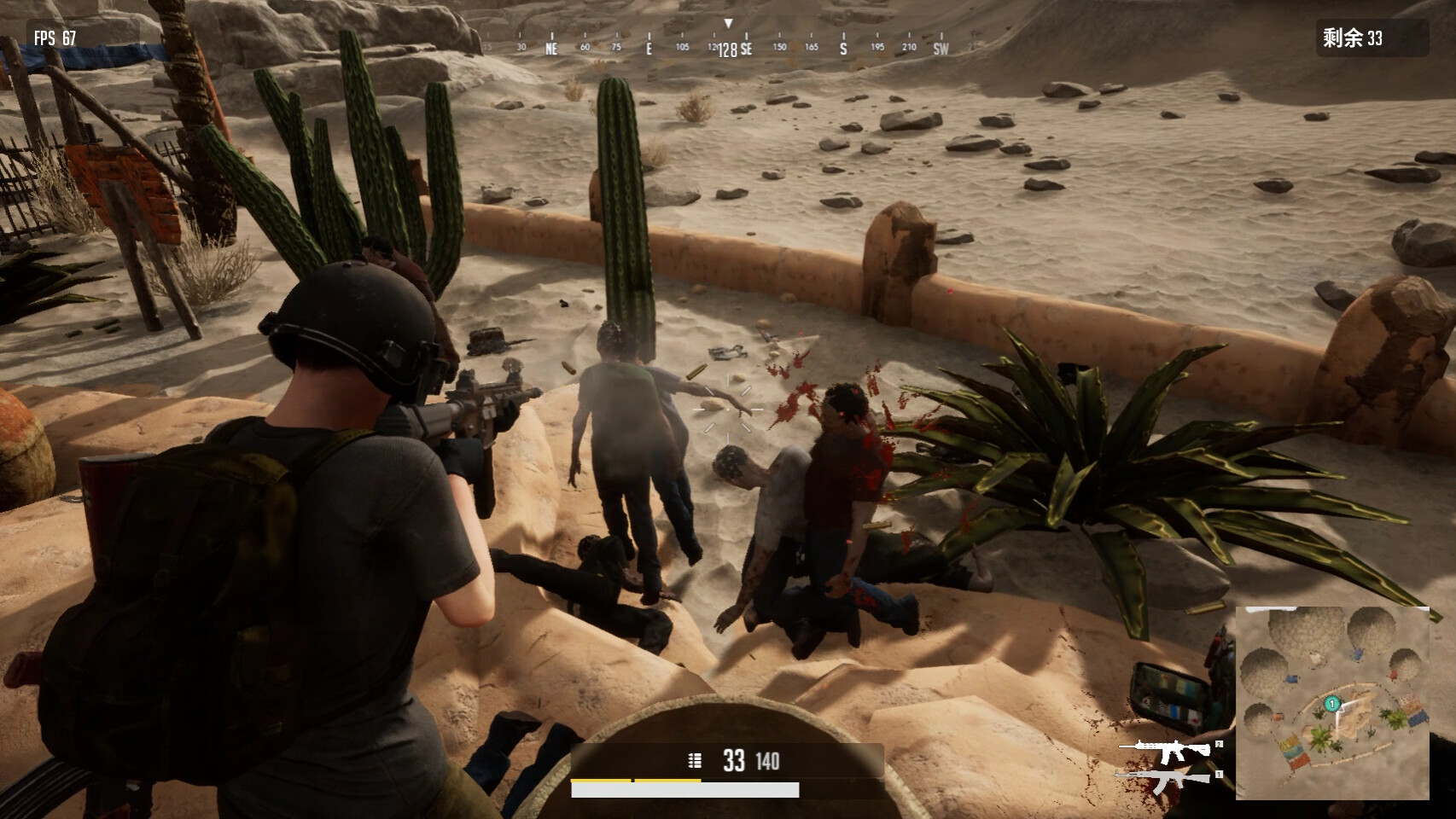Image resolution: width=1456 pixels, height=819 pixels.
Task: Toggle weapon slot 2 keybind badge
Action: (1219, 744)
